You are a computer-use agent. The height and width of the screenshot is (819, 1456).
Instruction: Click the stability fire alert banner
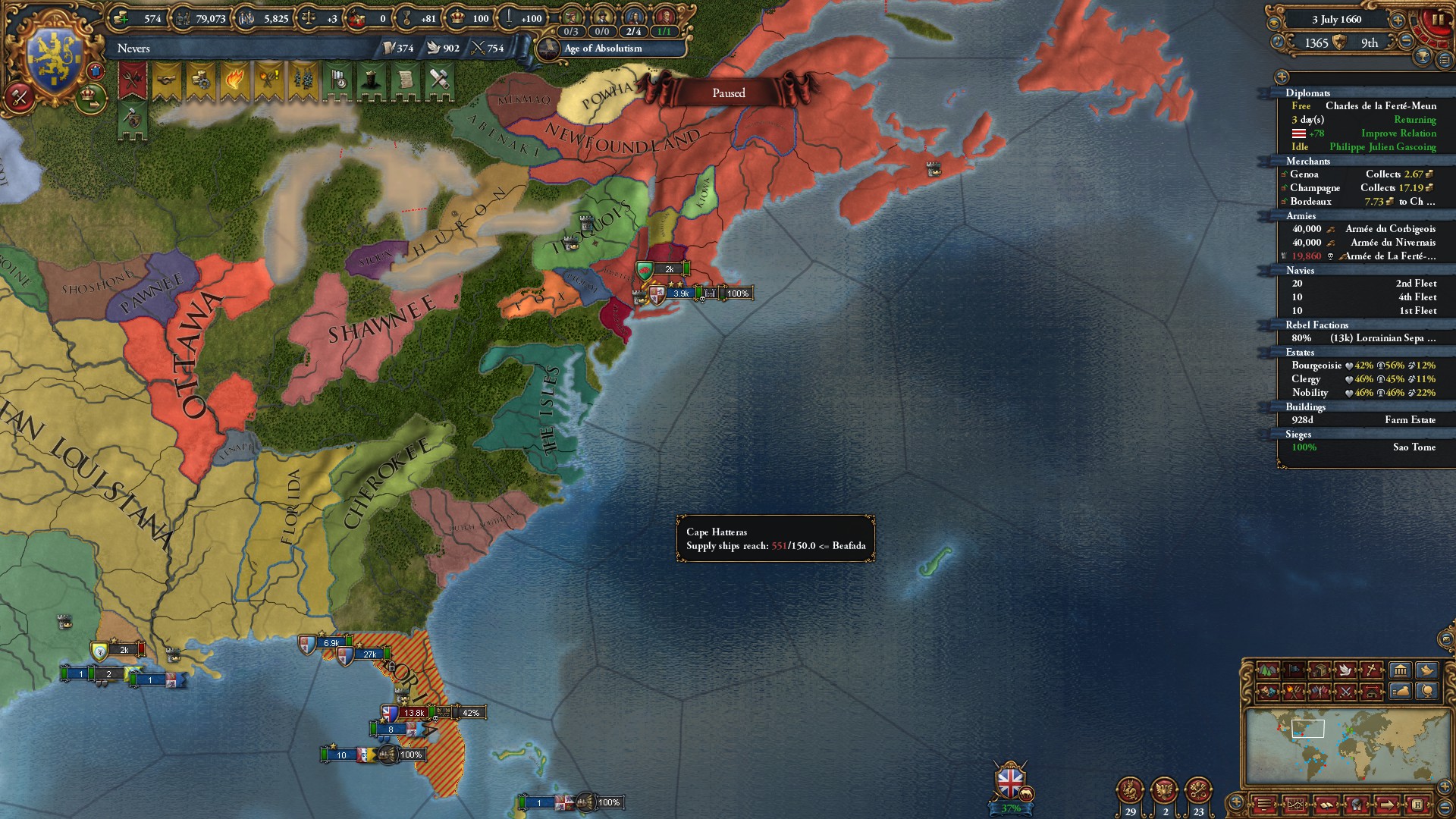click(234, 79)
